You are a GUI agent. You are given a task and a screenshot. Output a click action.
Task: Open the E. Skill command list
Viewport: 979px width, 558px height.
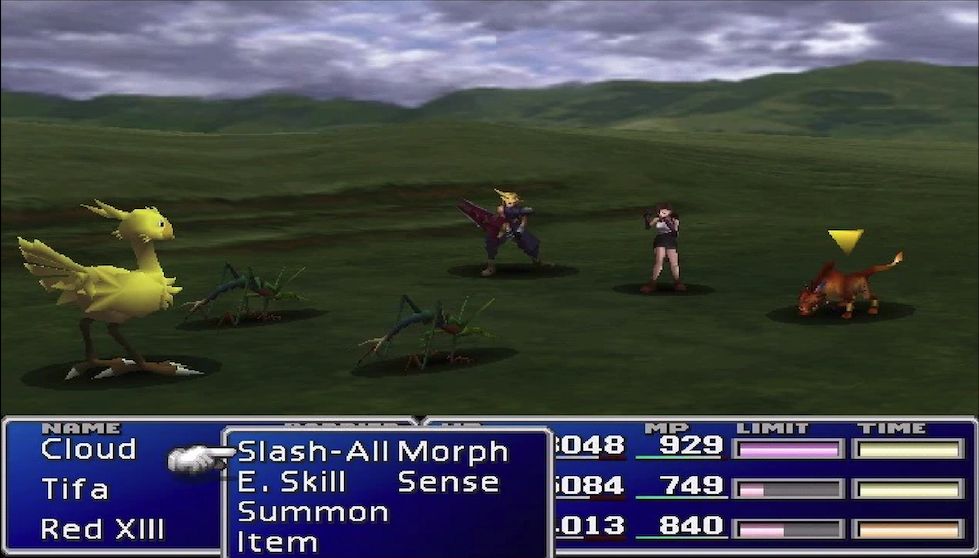[291, 482]
